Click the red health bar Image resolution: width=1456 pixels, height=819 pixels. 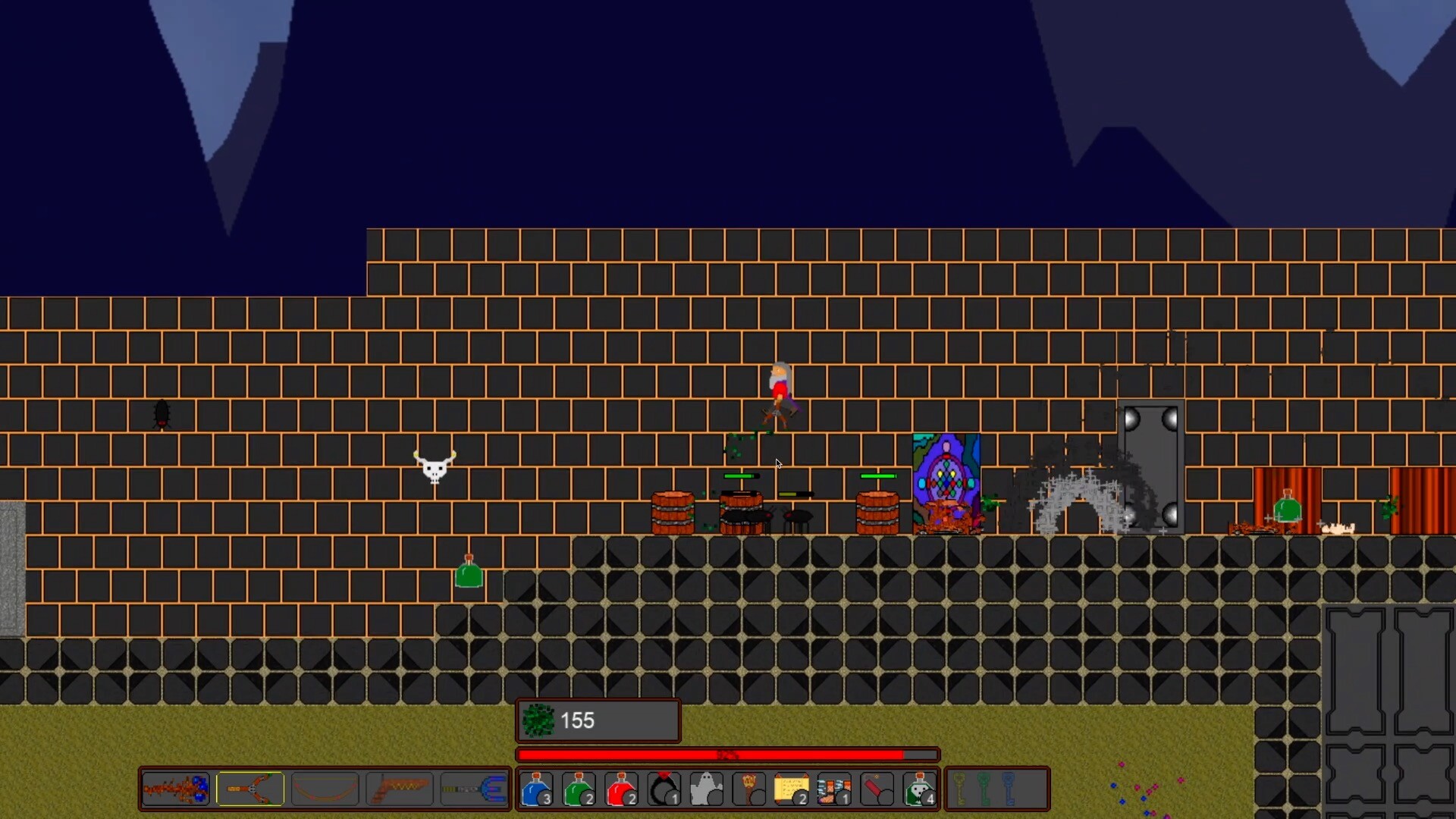(x=728, y=755)
